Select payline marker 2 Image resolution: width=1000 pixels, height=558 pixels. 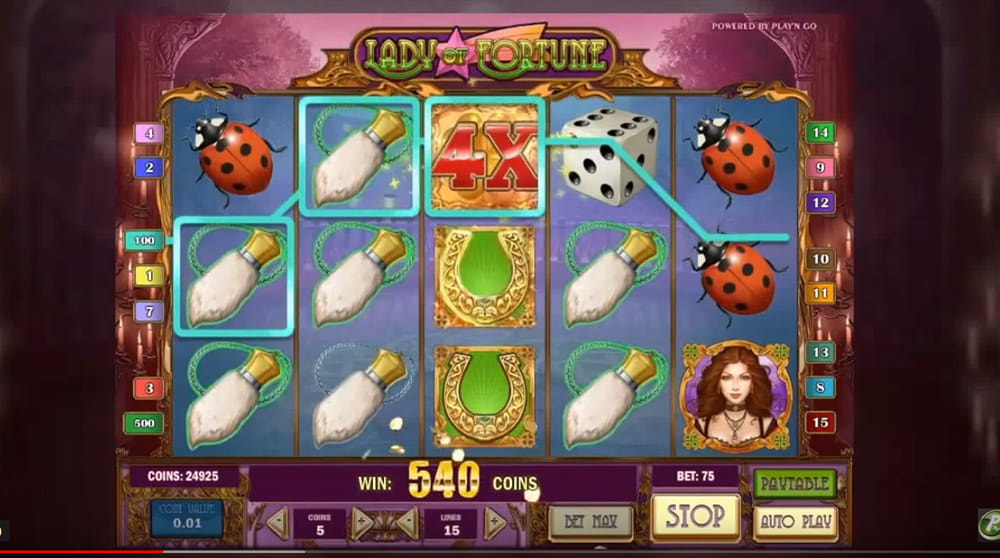click(x=149, y=167)
